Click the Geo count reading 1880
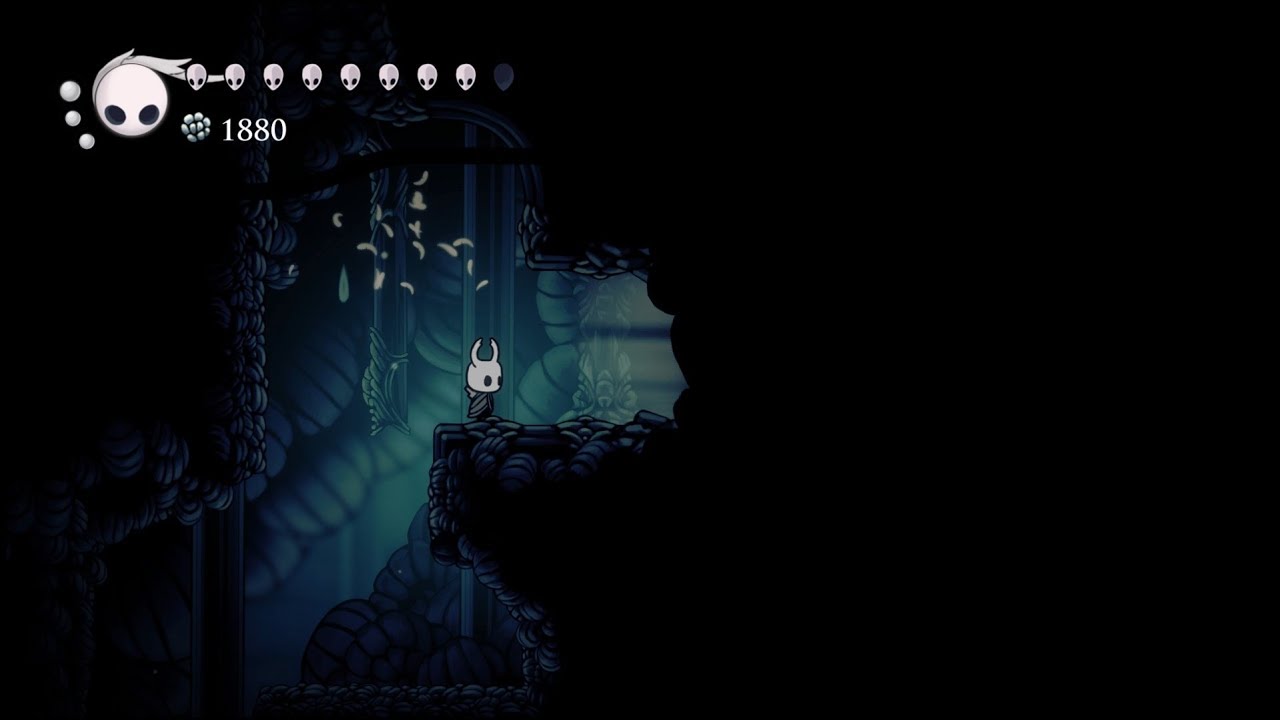 (x=252, y=129)
